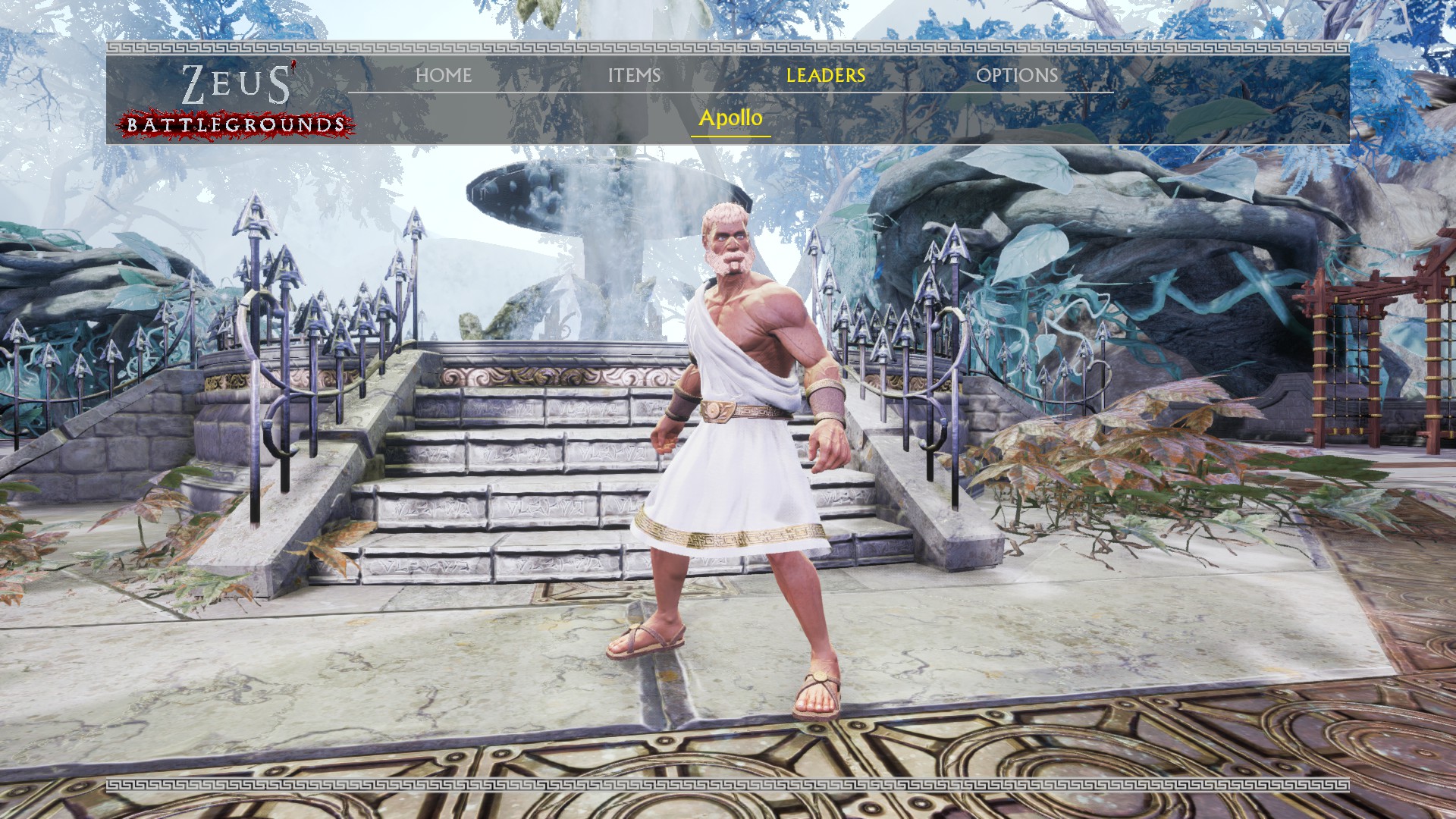Click the yellow Apollo sub-heading
Viewport: 1456px width, 819px height.
click(731, 118)
